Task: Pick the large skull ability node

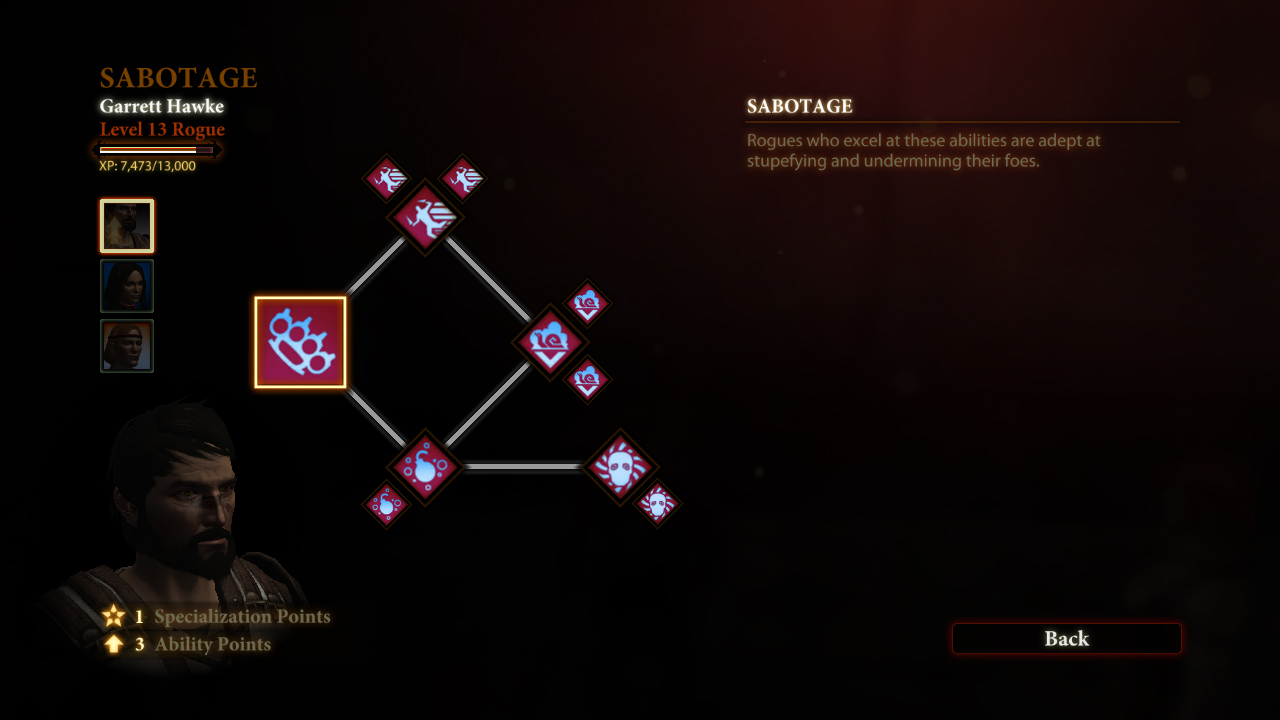Action: pyautogui.click(x=619, y=467)
